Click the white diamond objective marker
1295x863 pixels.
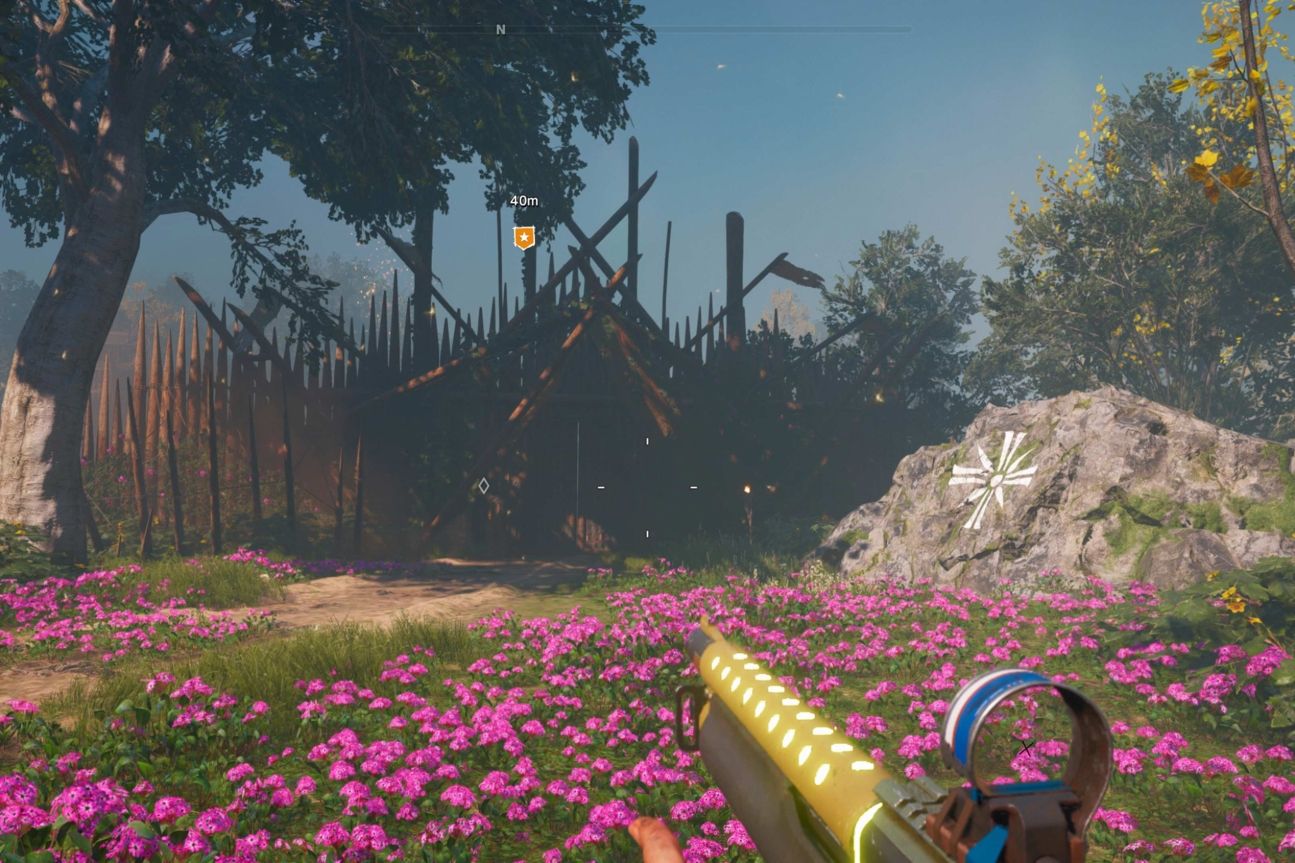[484, 486]
